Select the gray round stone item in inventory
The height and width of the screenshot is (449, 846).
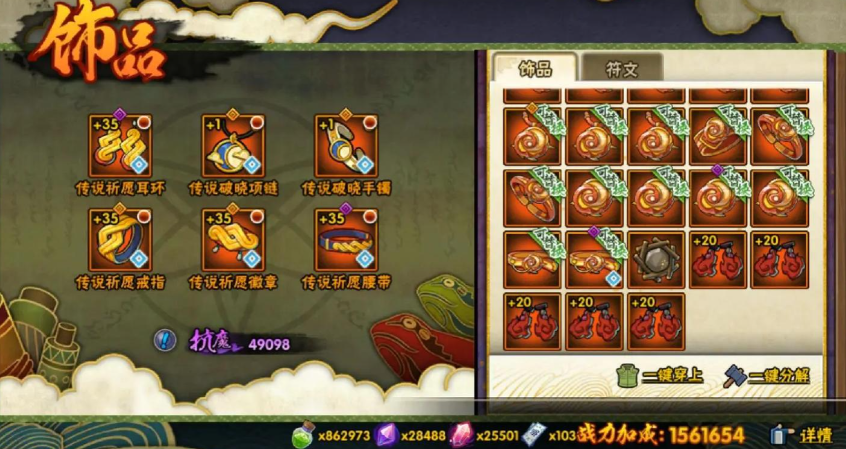point(656,260)
